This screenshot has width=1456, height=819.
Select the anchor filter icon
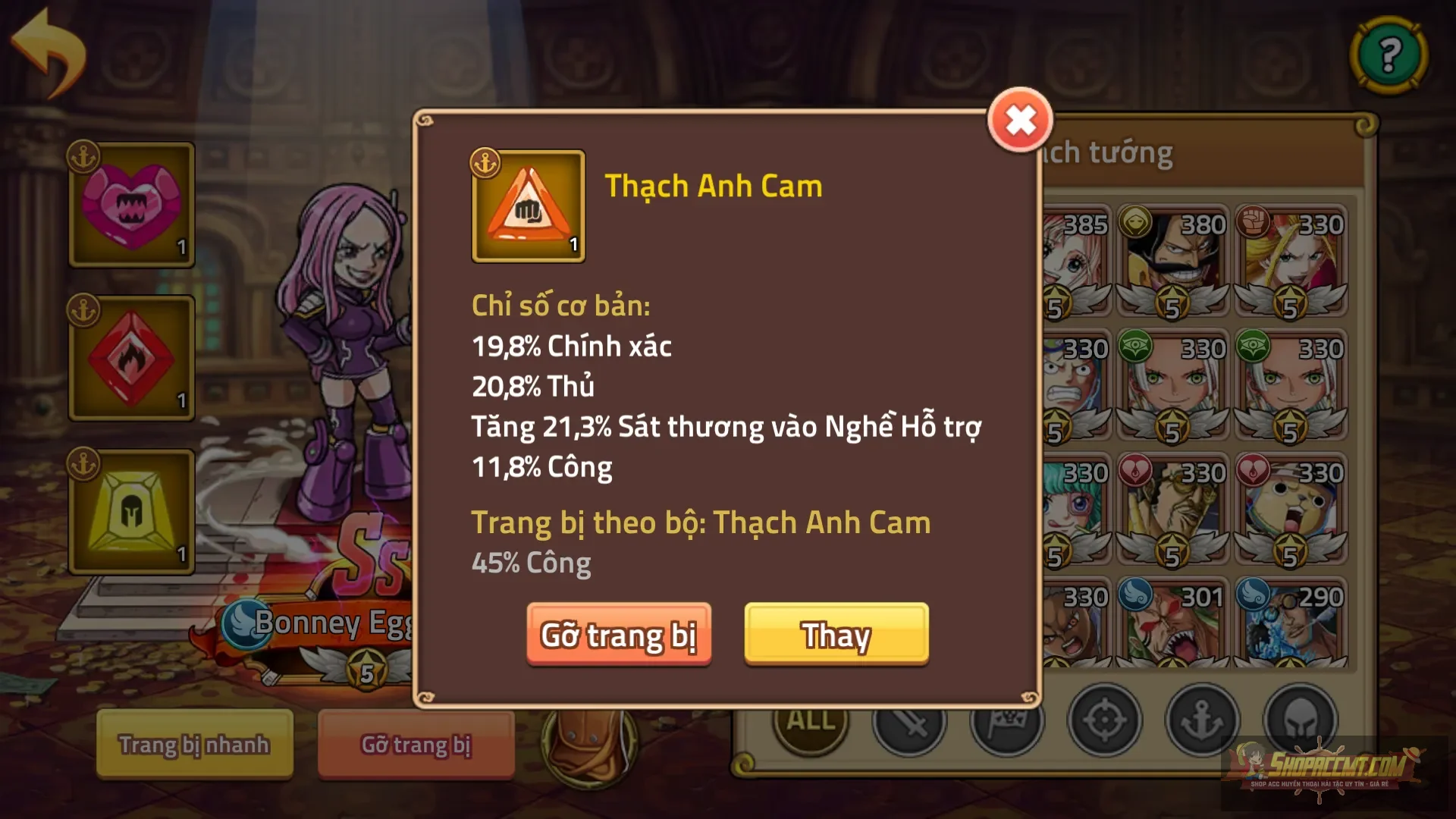tap(1202, 721)
